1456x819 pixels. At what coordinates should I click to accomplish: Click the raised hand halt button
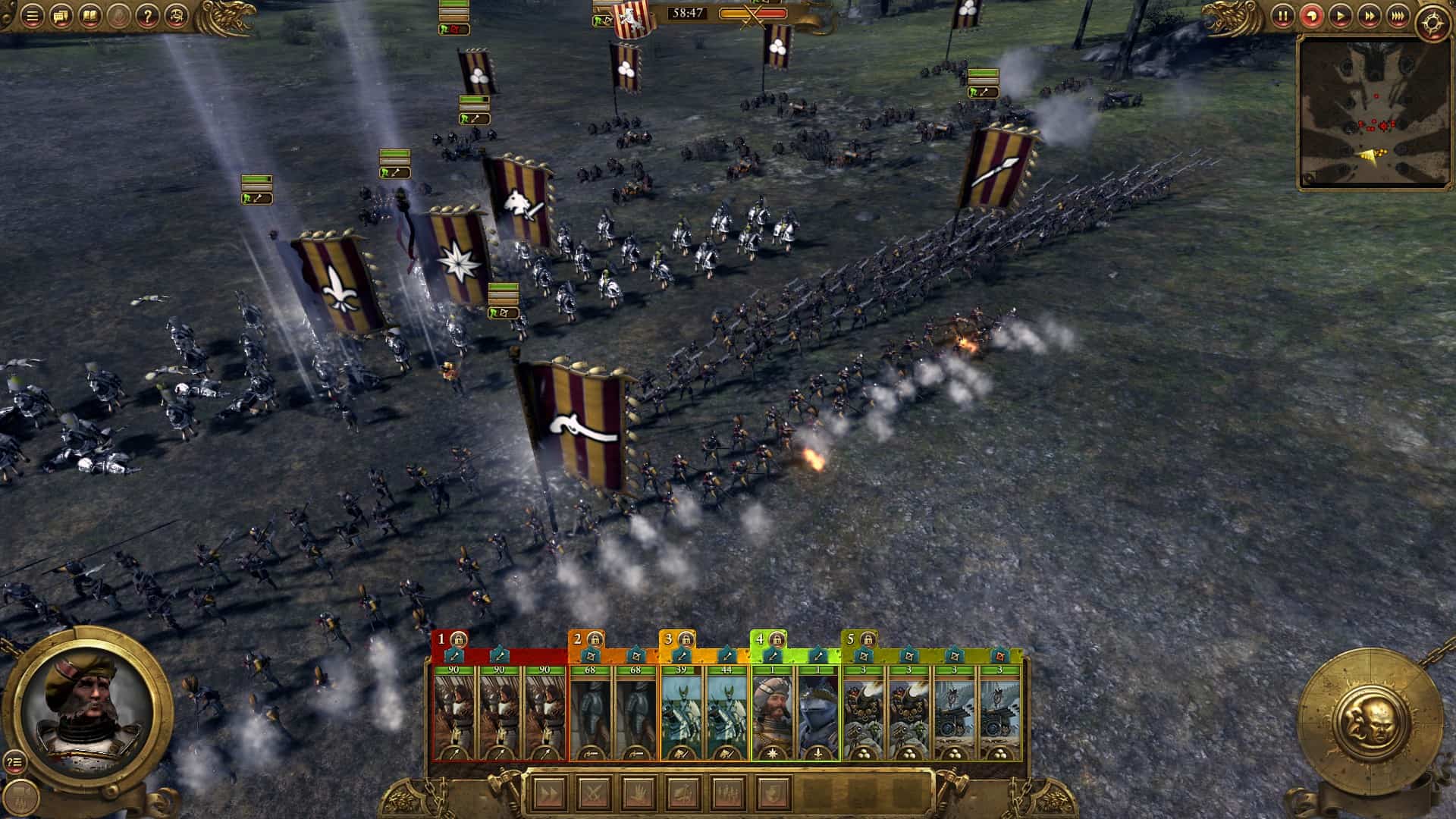click(637, 794)
